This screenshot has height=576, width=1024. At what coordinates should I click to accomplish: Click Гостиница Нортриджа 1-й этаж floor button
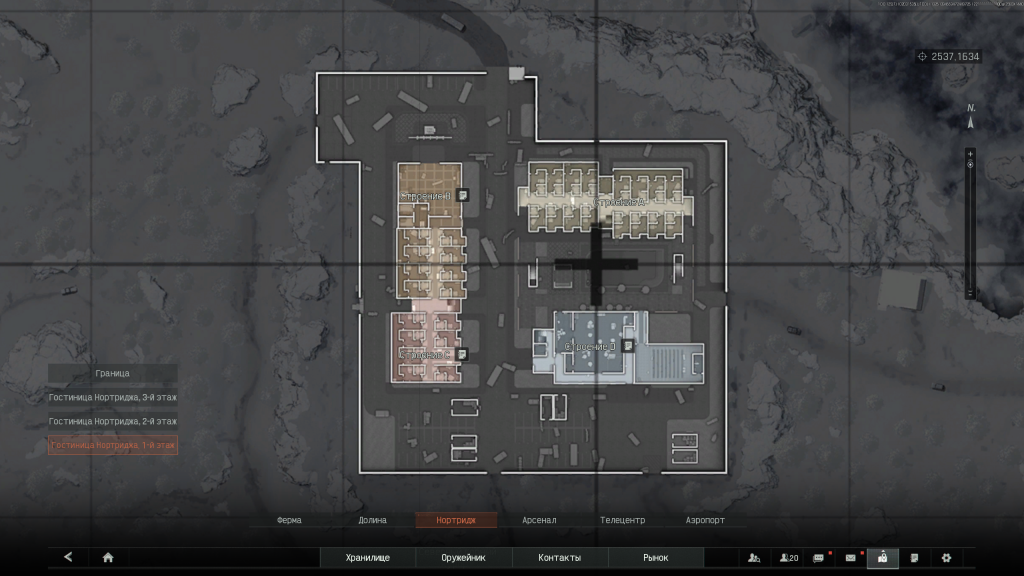pyautogui.click(x=113, y=445)
